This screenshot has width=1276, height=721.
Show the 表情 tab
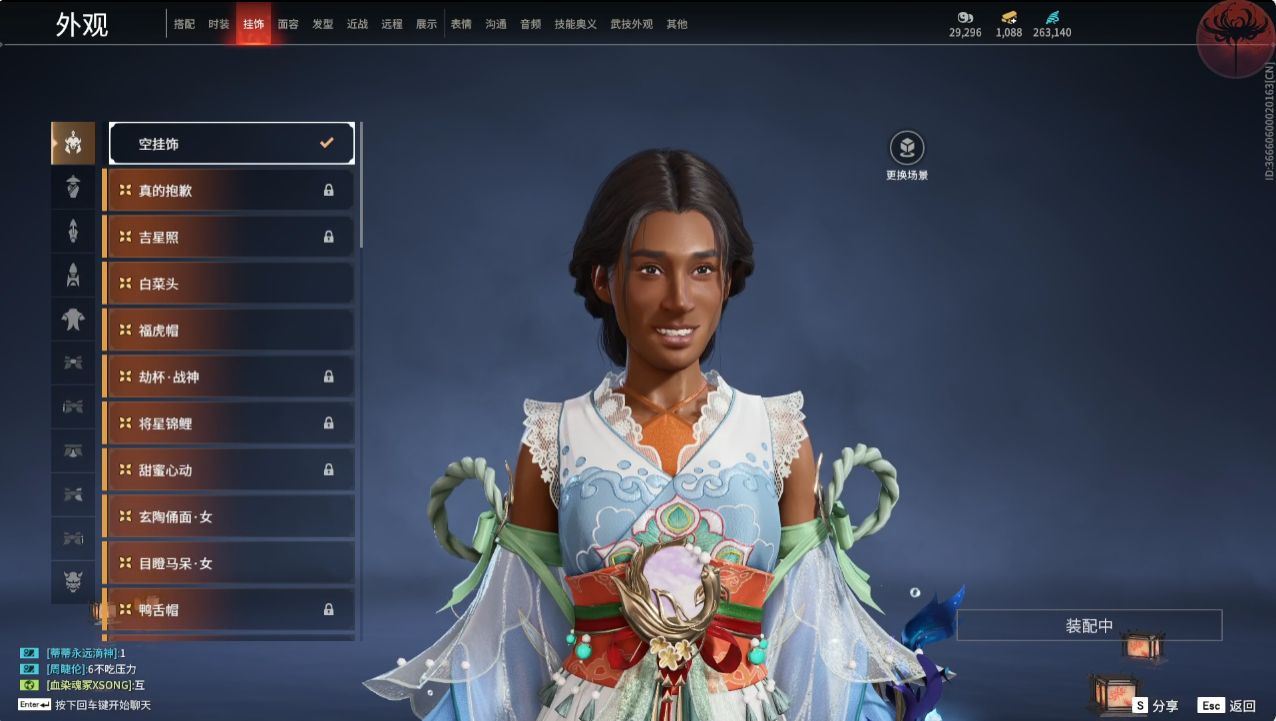pyautogui.click(x=461, y=24)
